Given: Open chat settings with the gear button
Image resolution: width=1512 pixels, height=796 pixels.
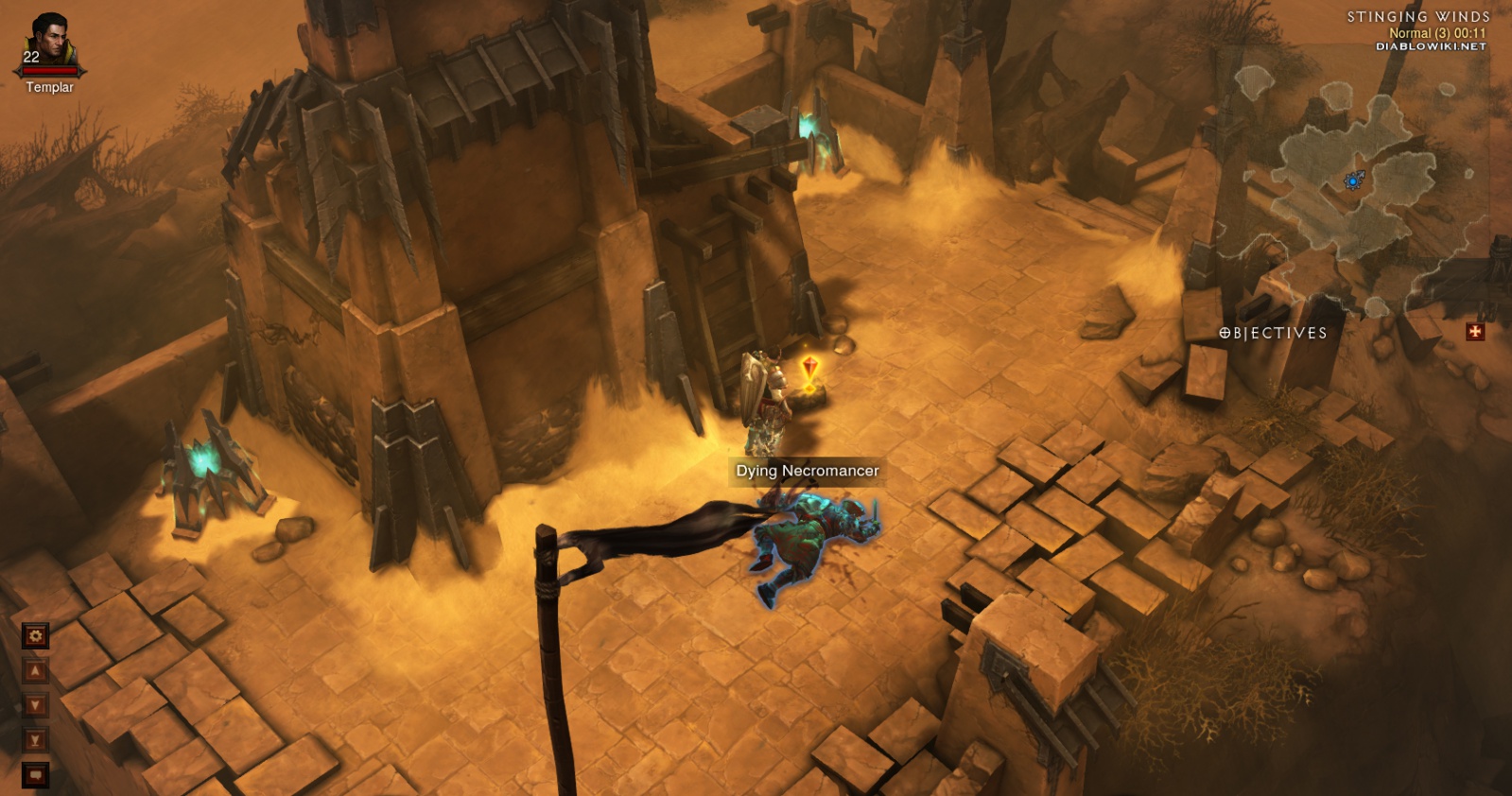Looking at the screenshot, I should pyautogui.click(x=35, y=636).
